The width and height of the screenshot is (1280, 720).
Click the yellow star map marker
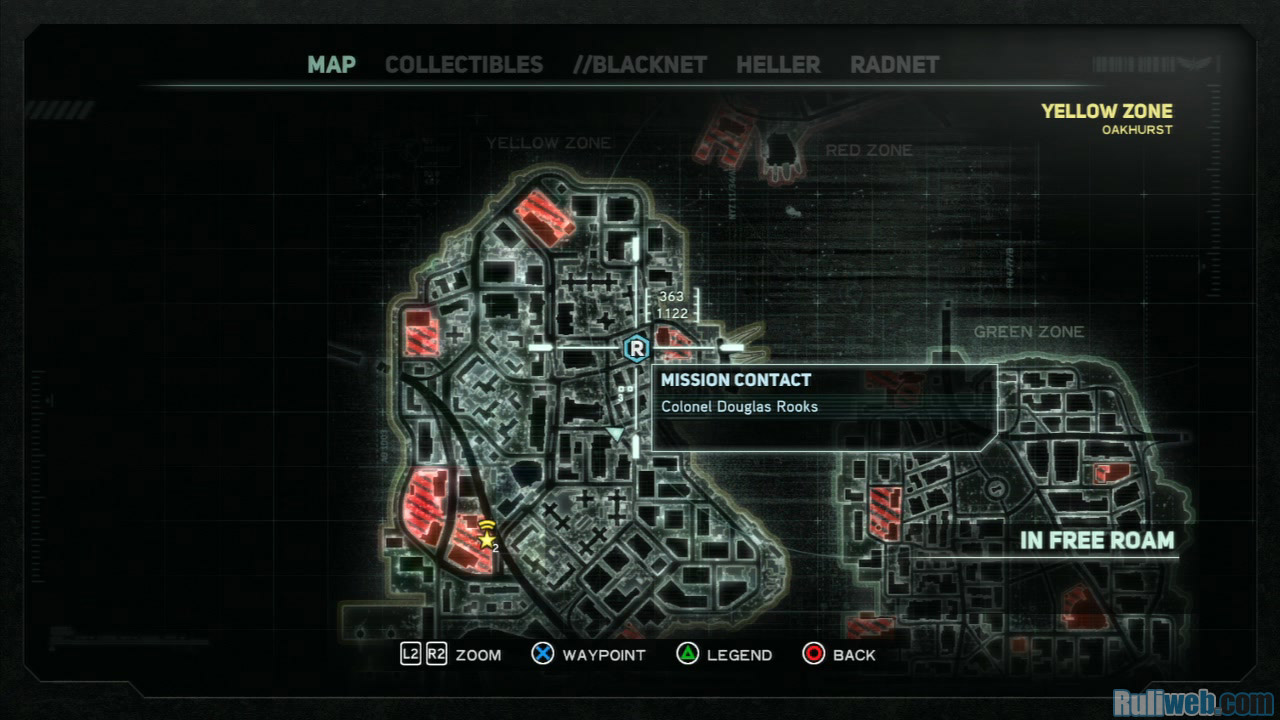487,539
